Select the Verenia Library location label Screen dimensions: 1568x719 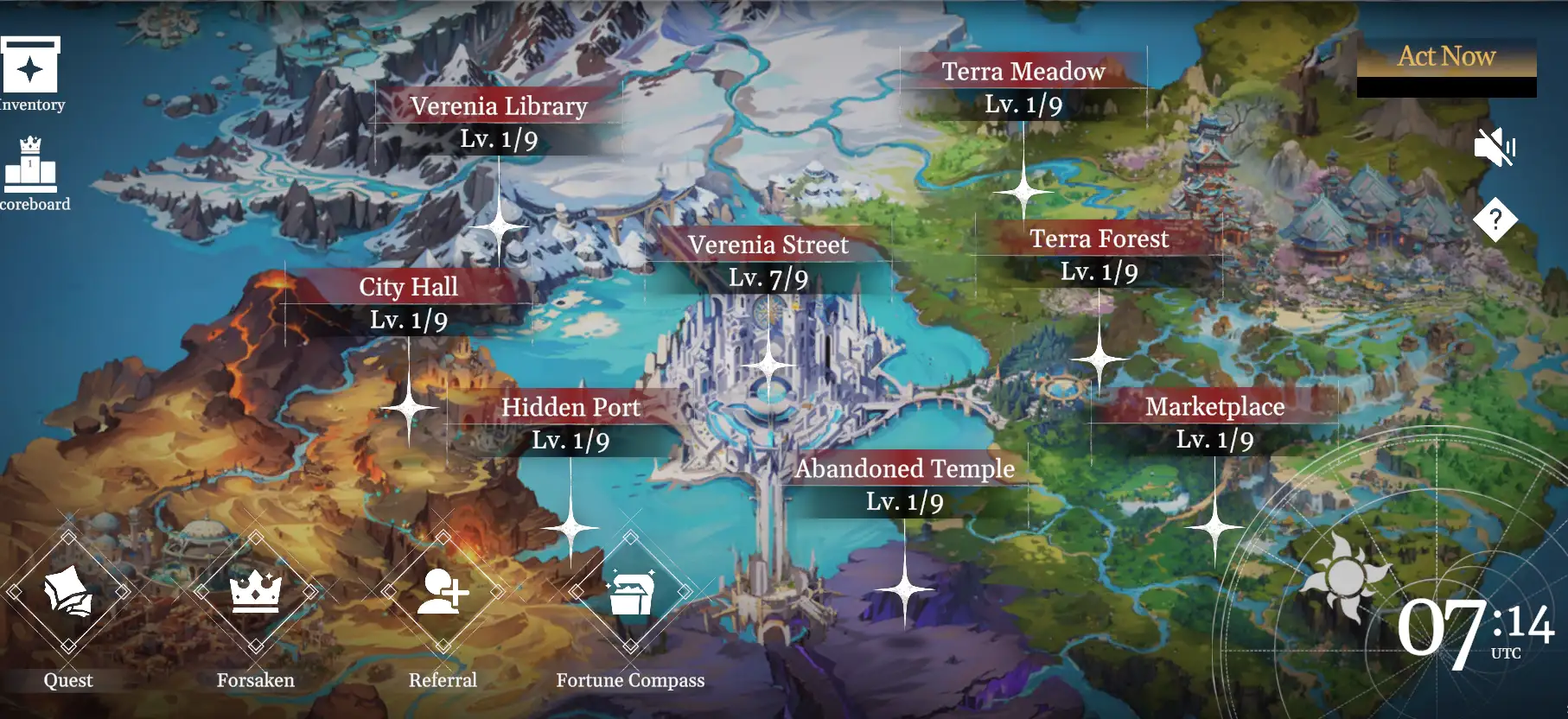499,106
